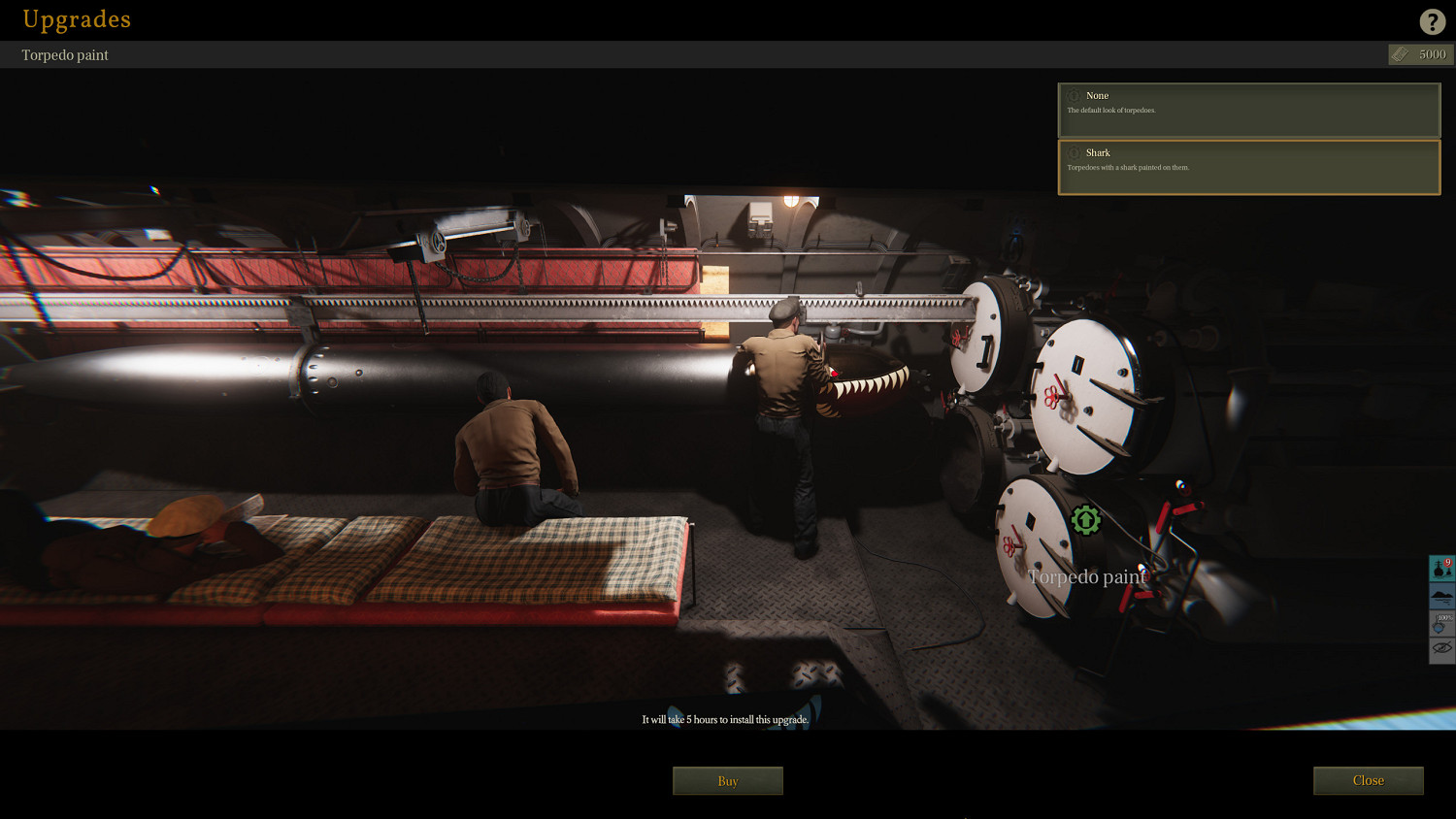Click the Upgrades title header
The height and width of the screenshot is (819, 1456).
76,19
